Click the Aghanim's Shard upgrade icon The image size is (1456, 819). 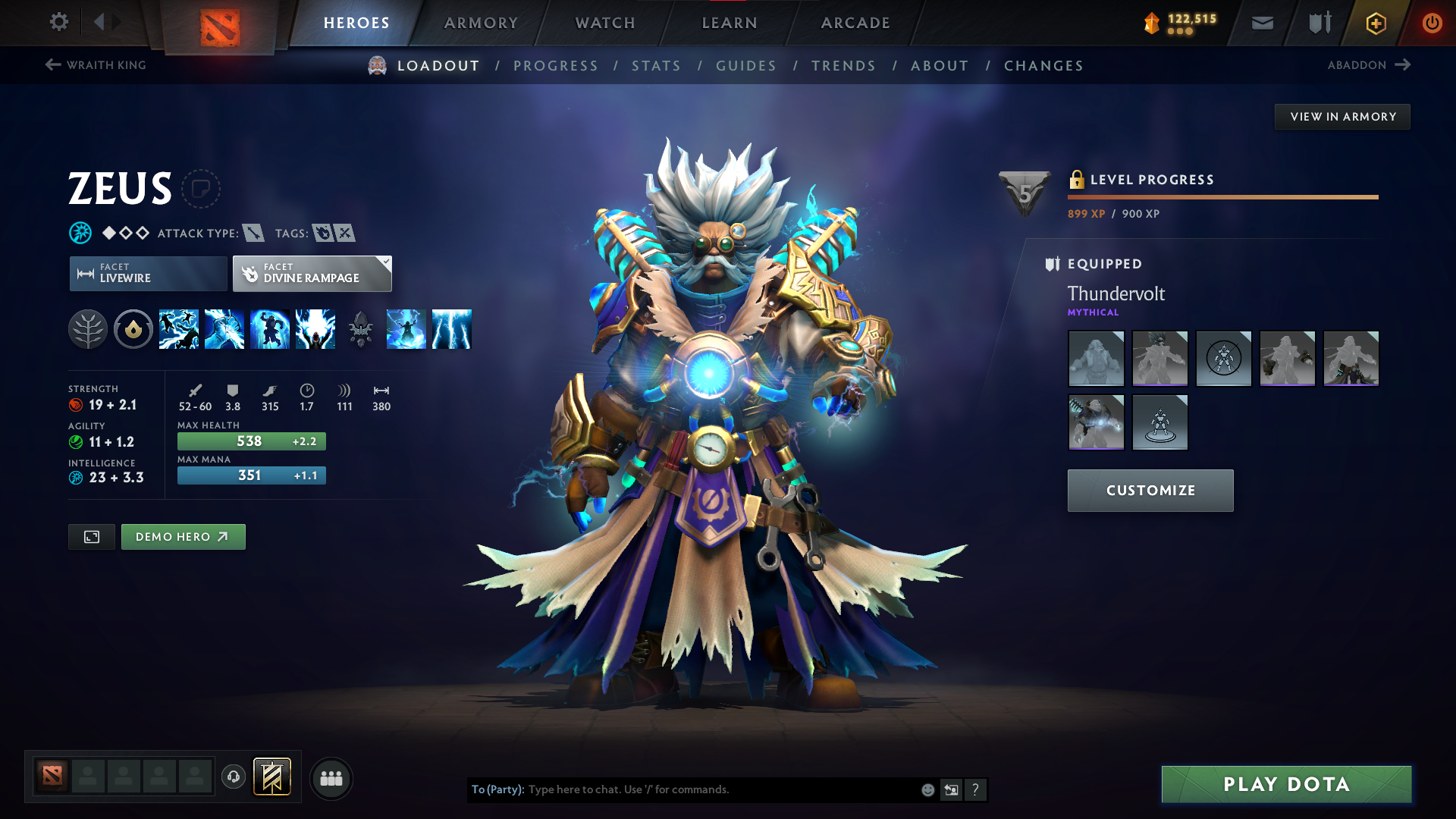coord(361,328)
